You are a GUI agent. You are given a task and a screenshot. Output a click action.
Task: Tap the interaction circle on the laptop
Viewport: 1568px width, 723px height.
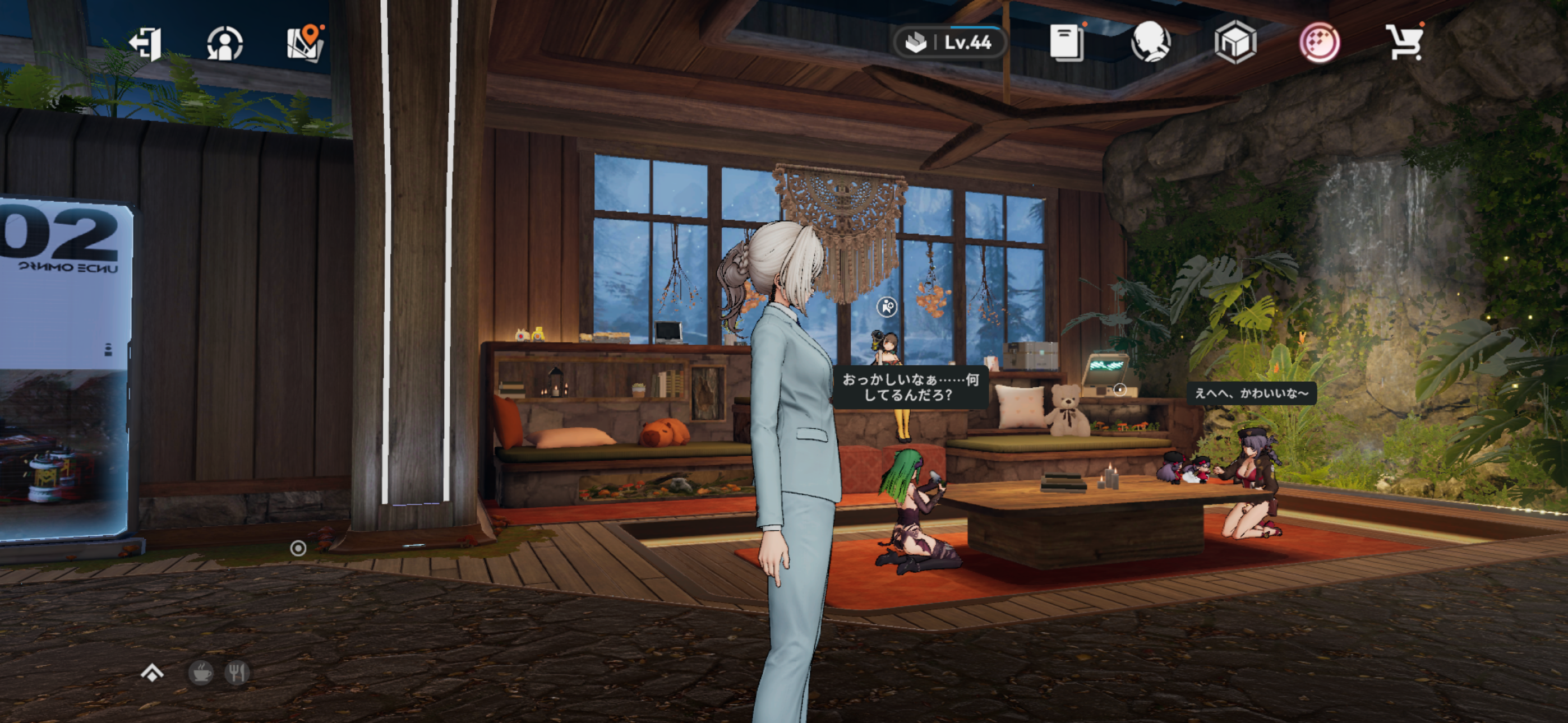coord(1119,390)
